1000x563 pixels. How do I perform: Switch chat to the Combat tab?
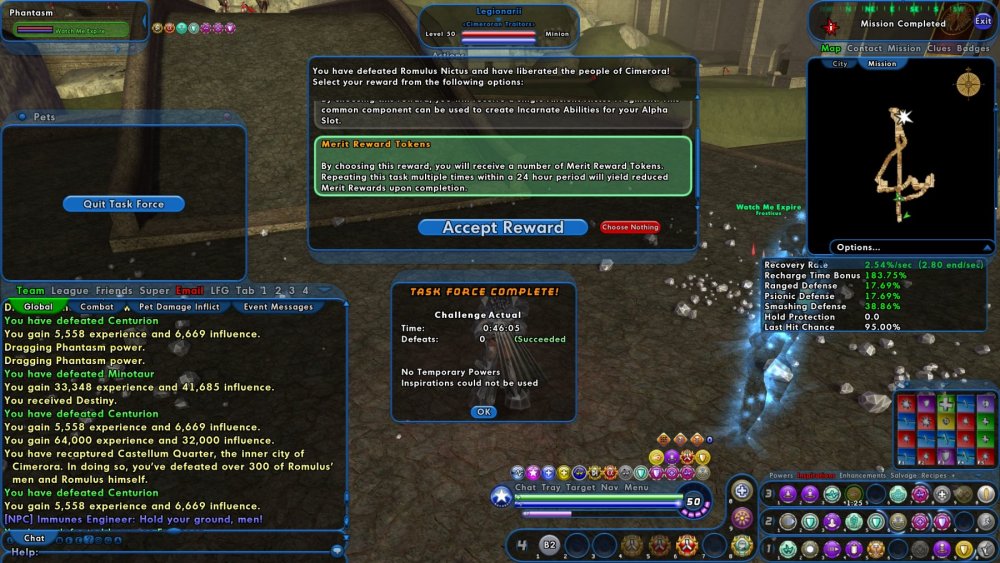[97, 307]
